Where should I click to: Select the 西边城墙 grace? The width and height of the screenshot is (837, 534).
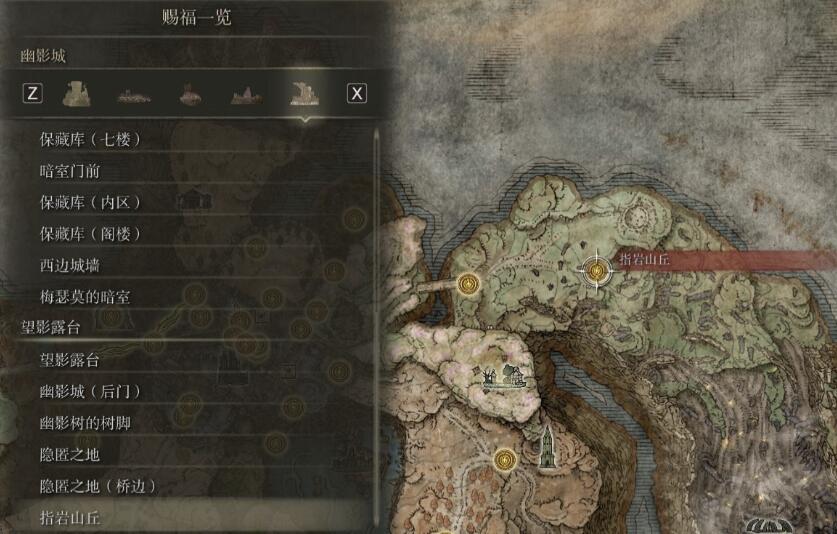coord(70,266)
